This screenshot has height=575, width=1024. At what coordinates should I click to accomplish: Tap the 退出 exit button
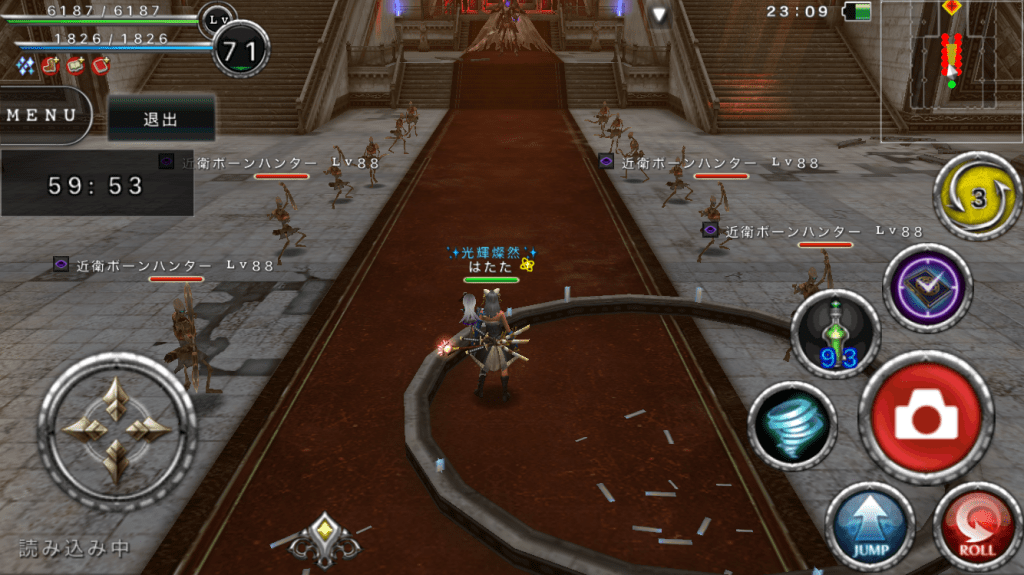[x=161, y=119]
